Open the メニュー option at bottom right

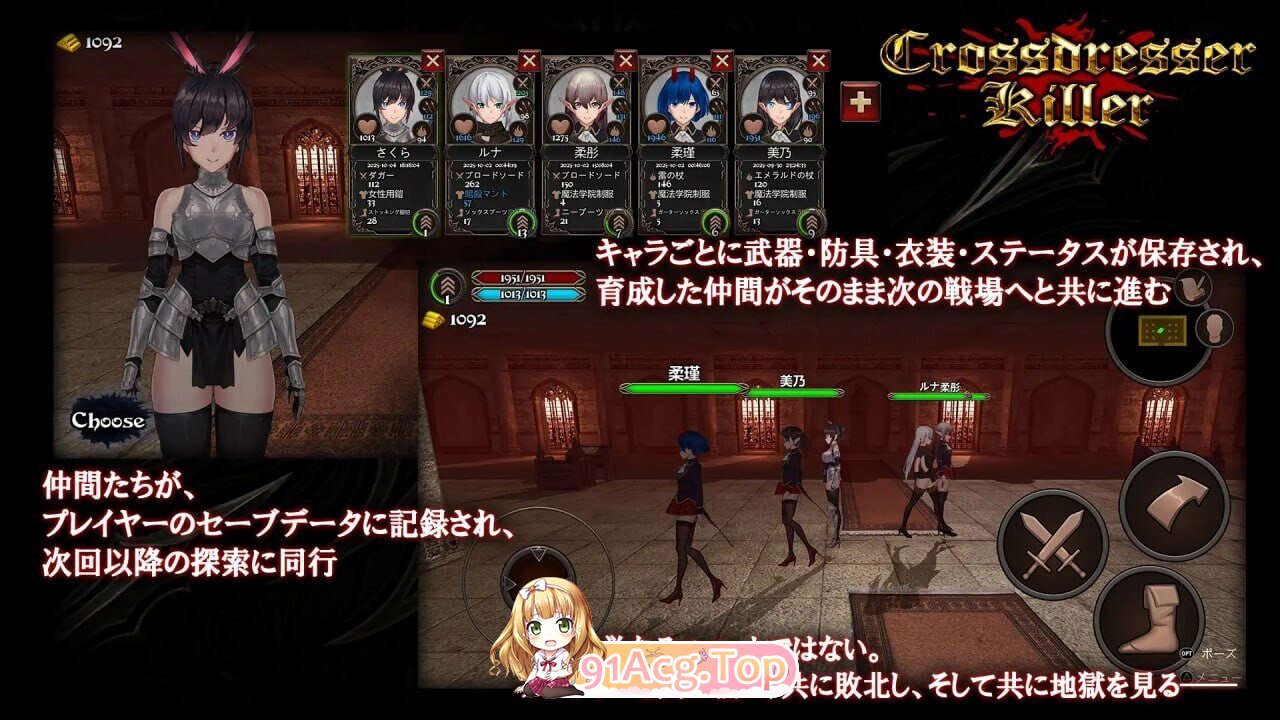(1217, 677)
